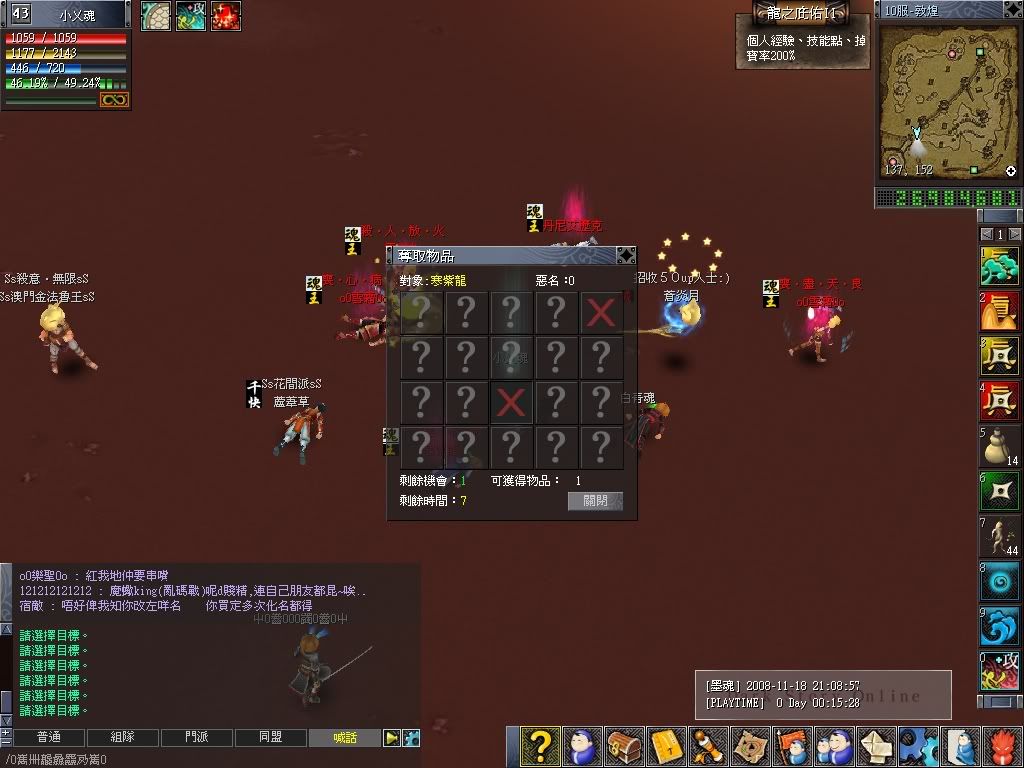Activate the green cloud skill in slot 1
The width and height of the screenshot is (1024, 768).
999,267
